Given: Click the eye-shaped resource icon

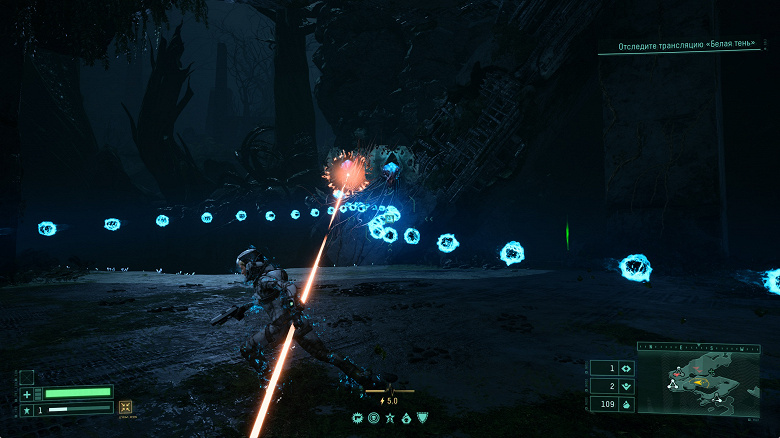Looking at the screenshot, I should [626, 368].
